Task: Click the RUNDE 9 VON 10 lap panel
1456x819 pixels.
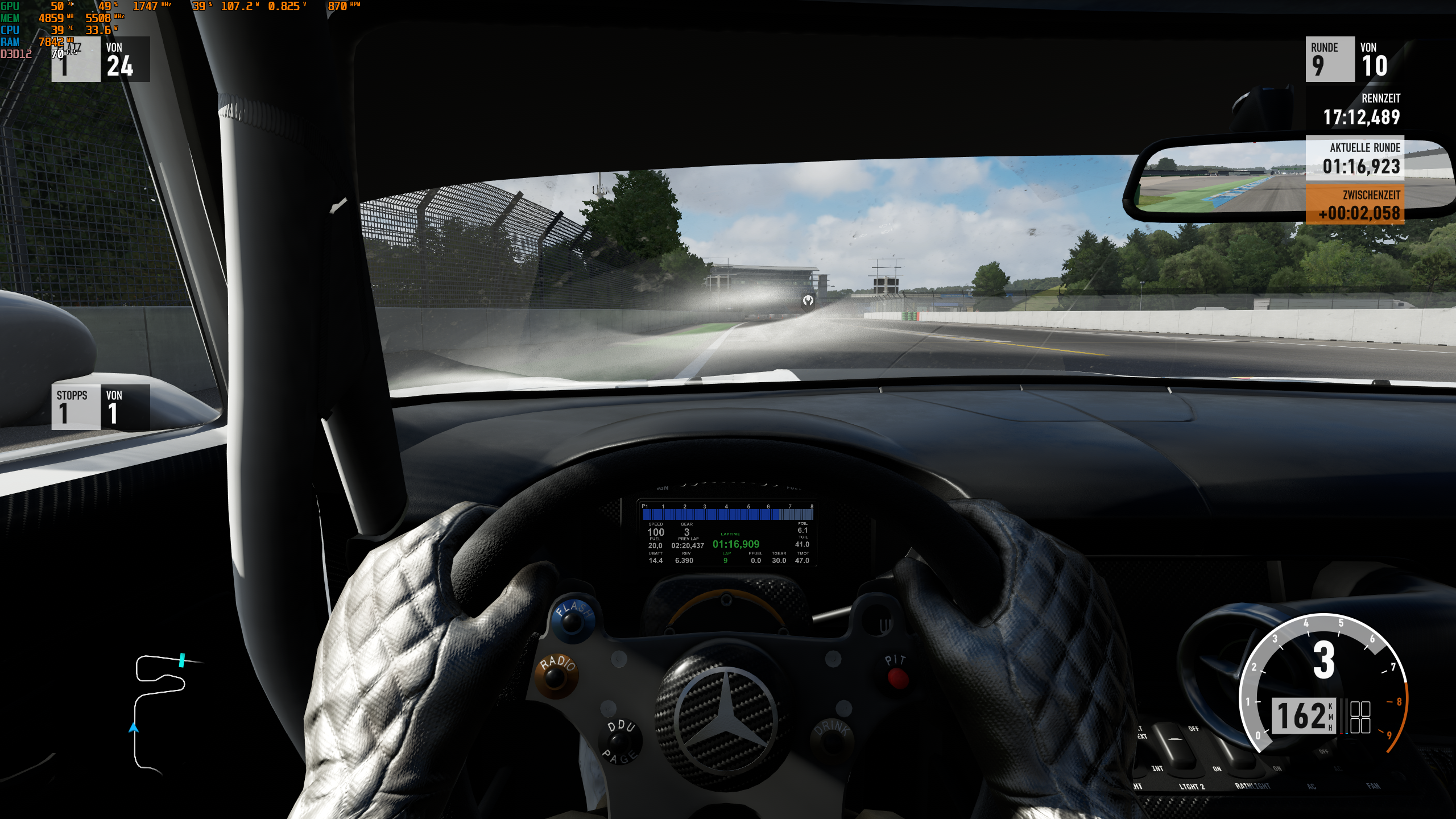Action: click(x=1348, y=60)
